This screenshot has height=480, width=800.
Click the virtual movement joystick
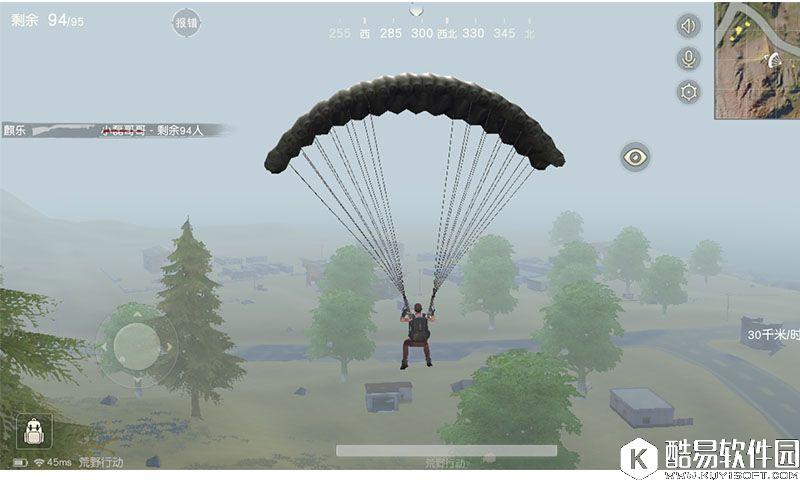pos(136,346)
